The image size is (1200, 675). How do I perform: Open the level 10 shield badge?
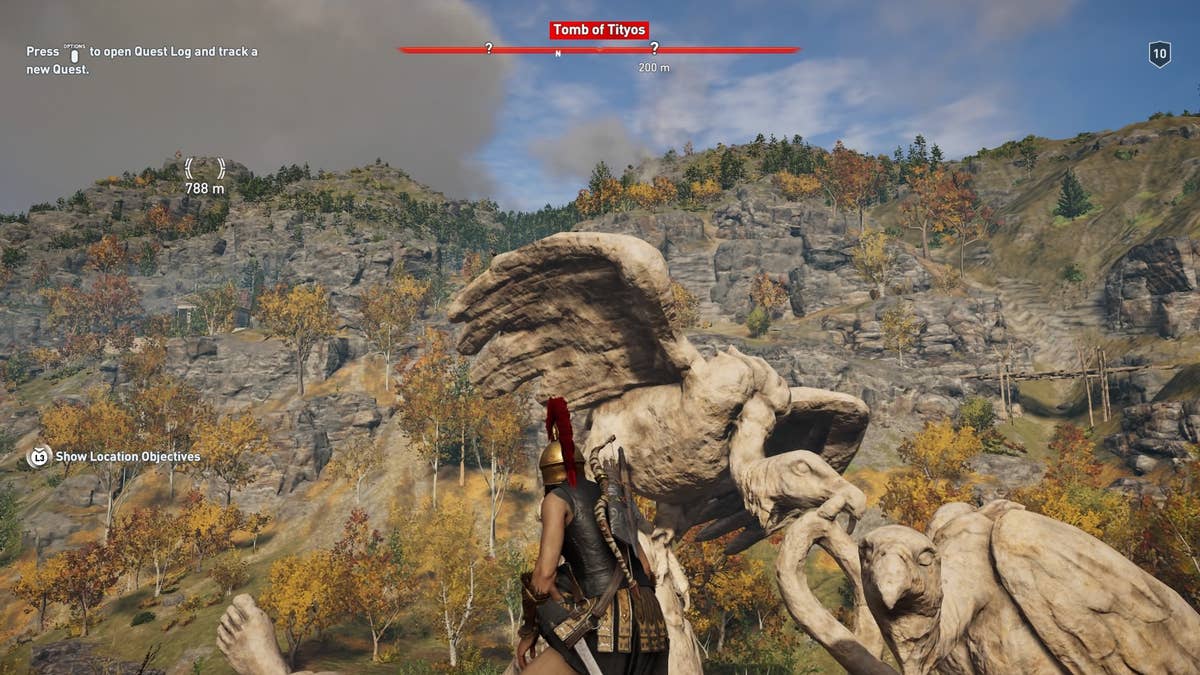(1159, 54)
